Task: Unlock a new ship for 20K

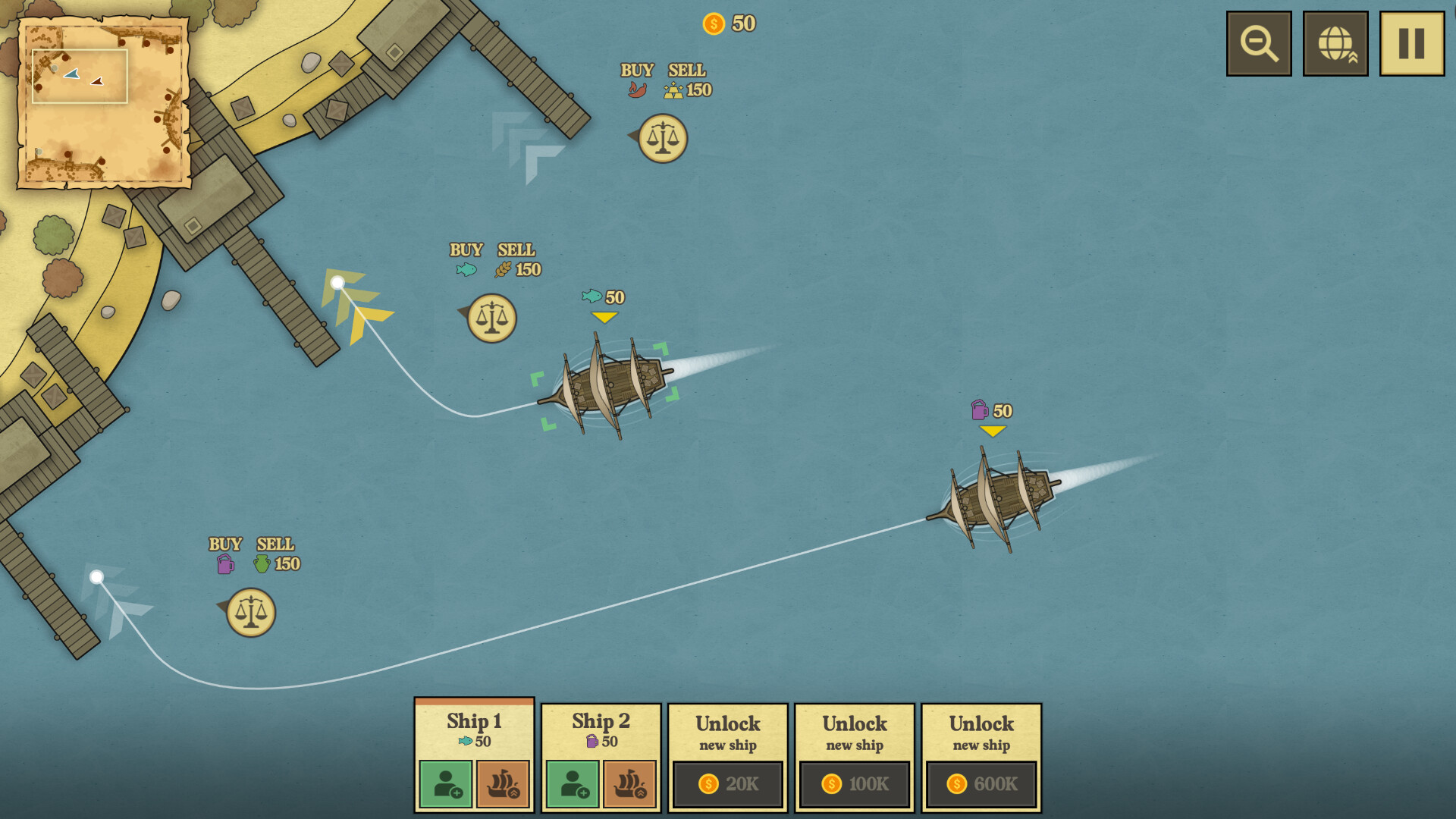Action: [x=726, y=785]
